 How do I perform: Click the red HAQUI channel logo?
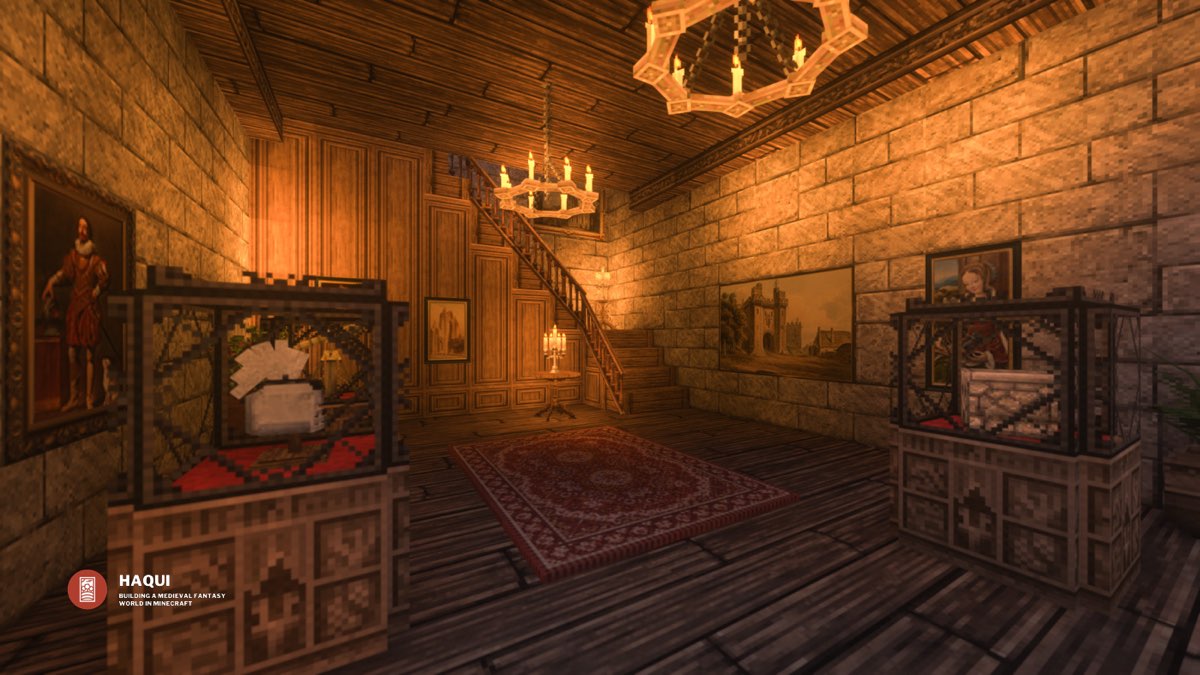[x=87, y=589]
